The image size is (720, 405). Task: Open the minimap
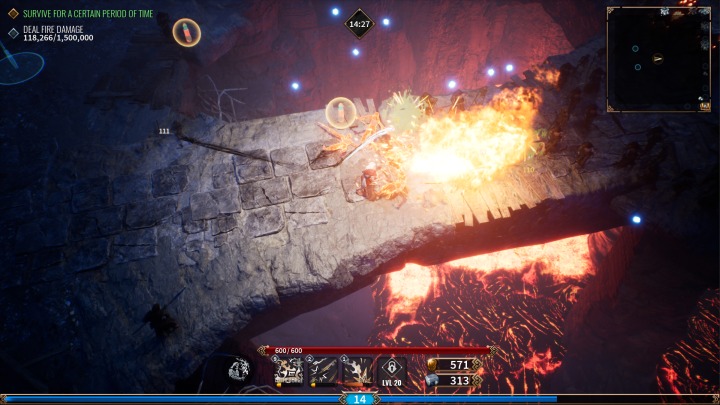(x=658, y=57)
